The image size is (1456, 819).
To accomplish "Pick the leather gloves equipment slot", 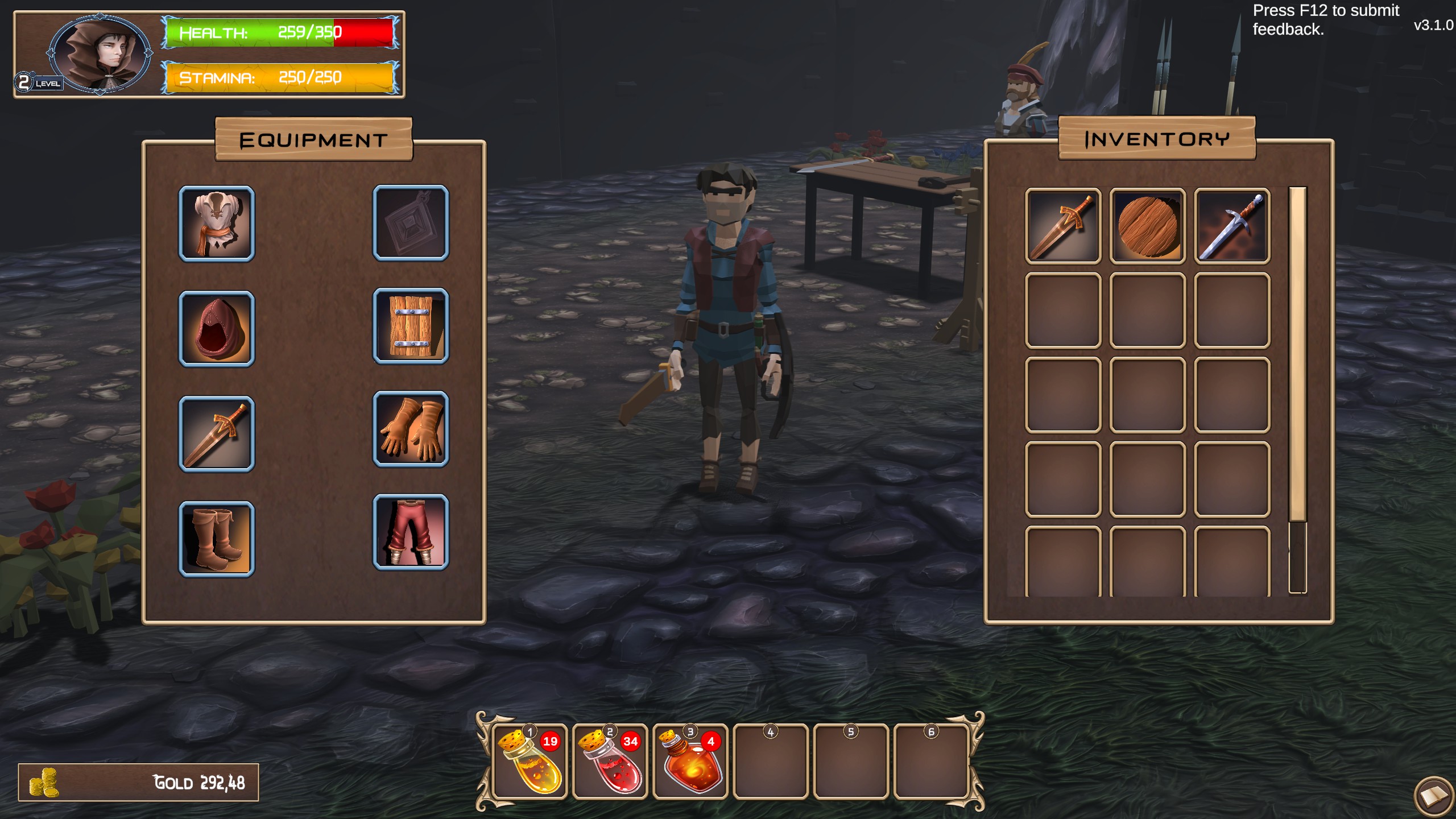I will 411,429.
